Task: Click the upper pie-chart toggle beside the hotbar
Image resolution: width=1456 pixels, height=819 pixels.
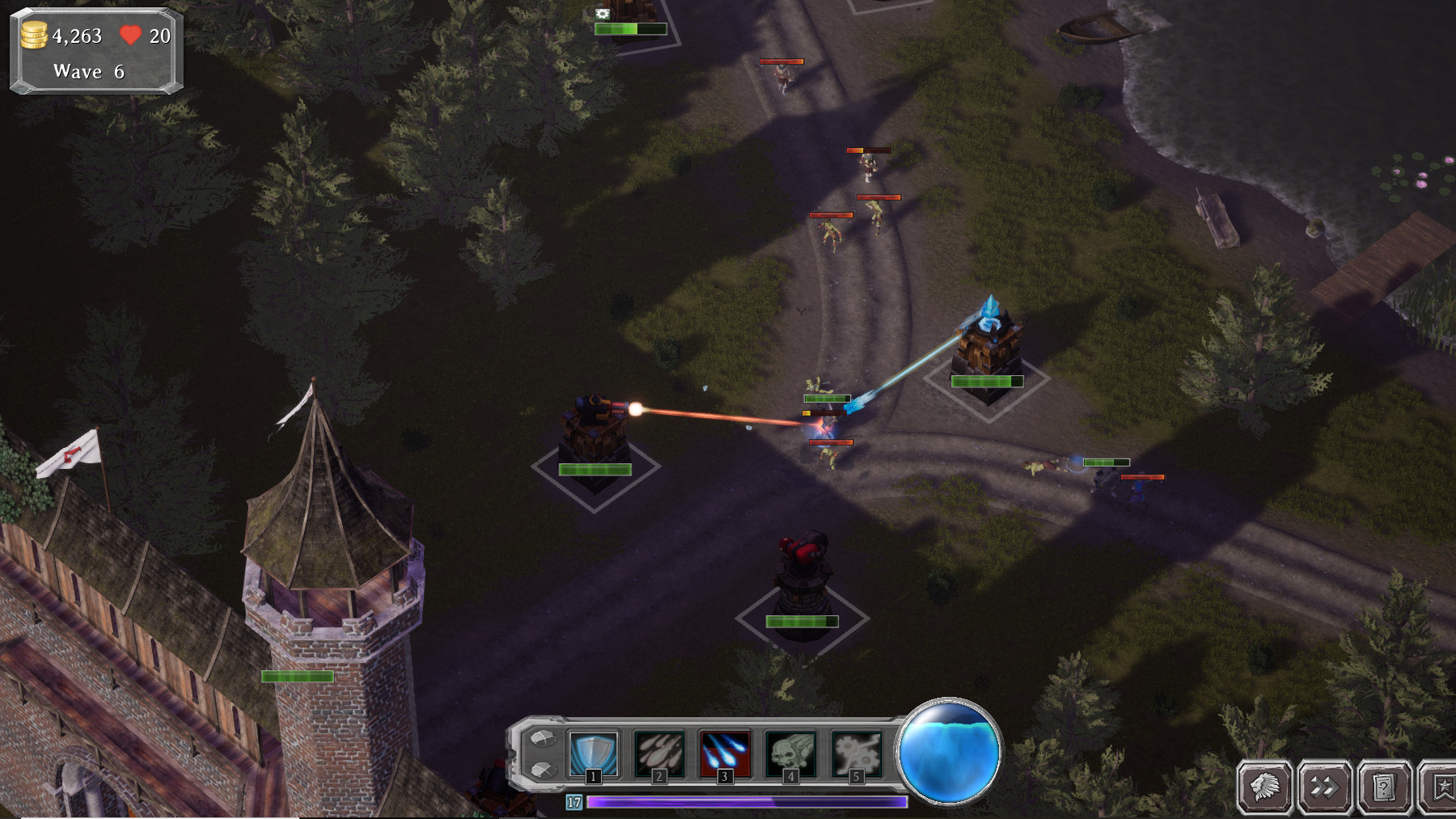Action: pos(544,740)
